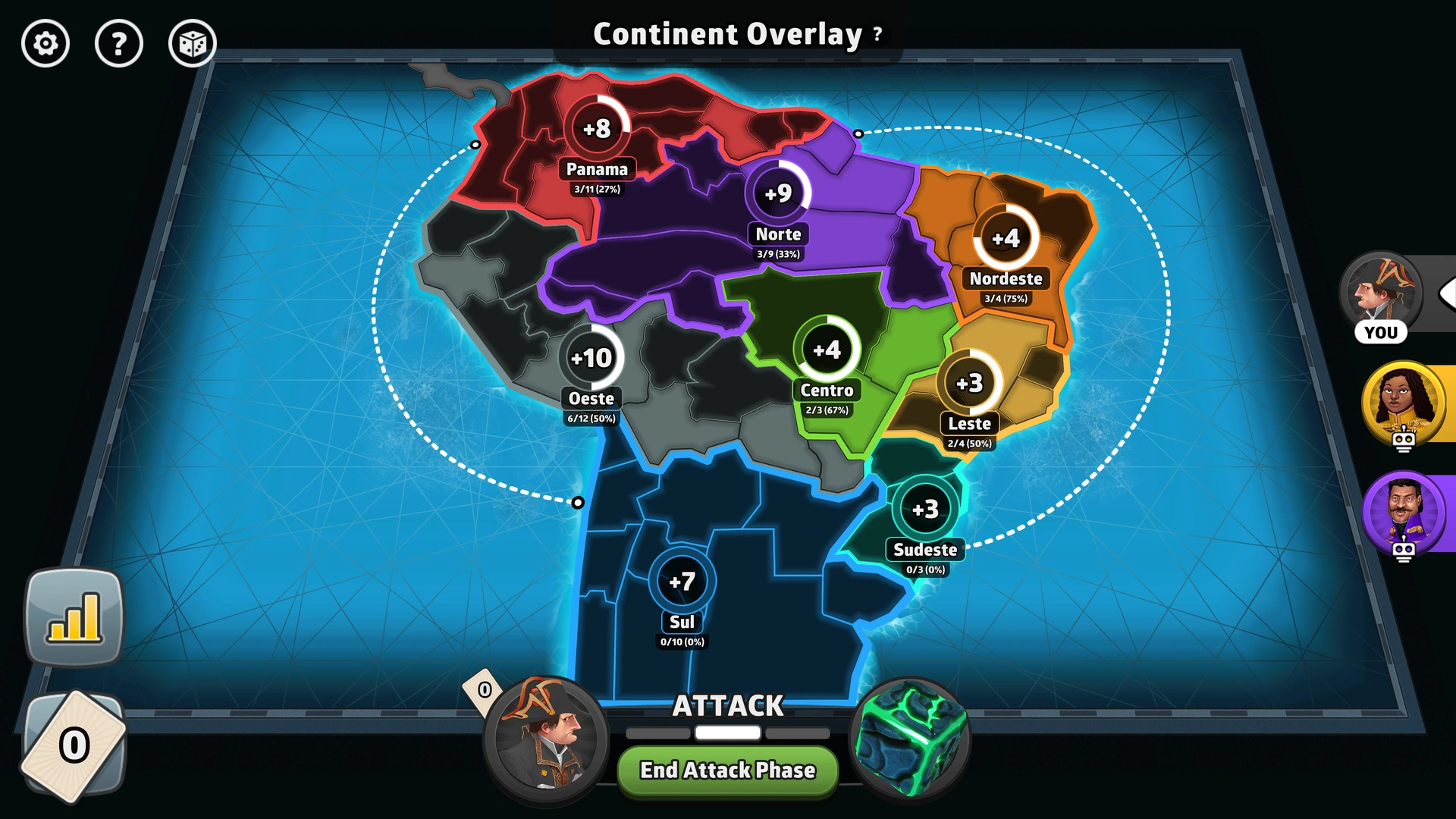Select the ATTACK phase label
The image size is (1456, 819).
pyautogui.click(x=727, y=705)
